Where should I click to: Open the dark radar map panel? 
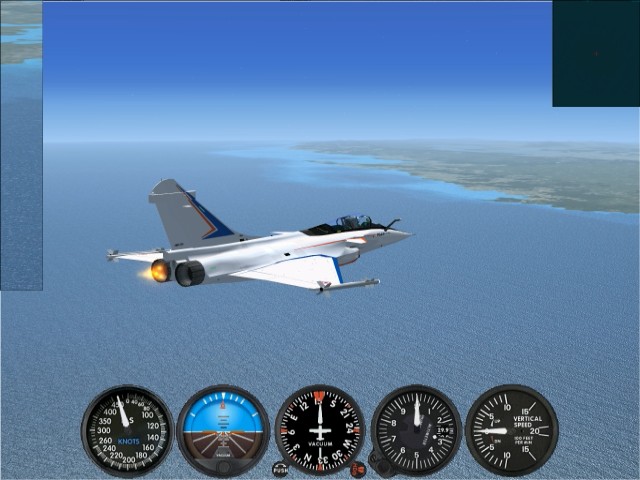coord(595,53)
